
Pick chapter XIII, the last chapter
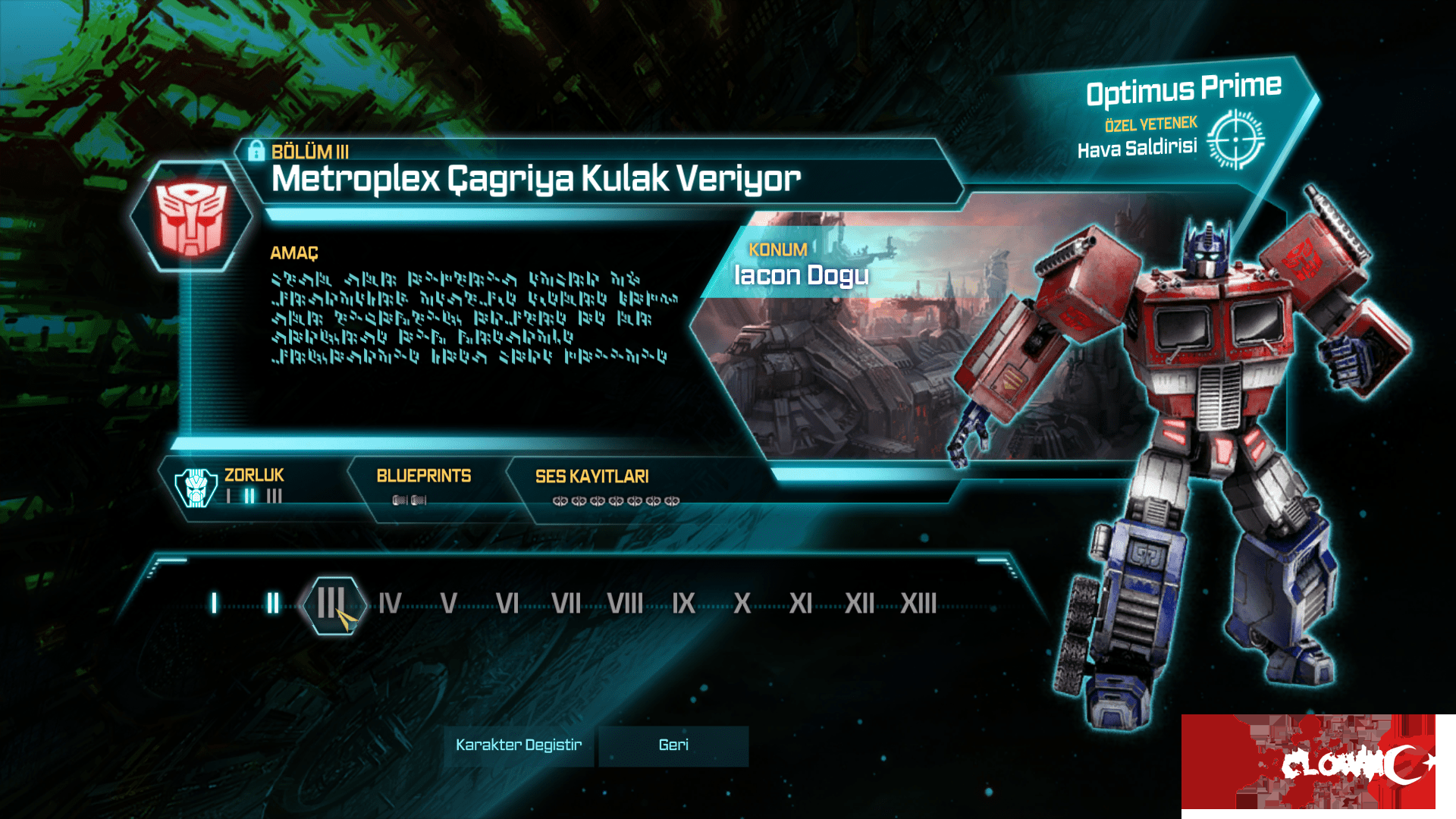tap(918, 604)
